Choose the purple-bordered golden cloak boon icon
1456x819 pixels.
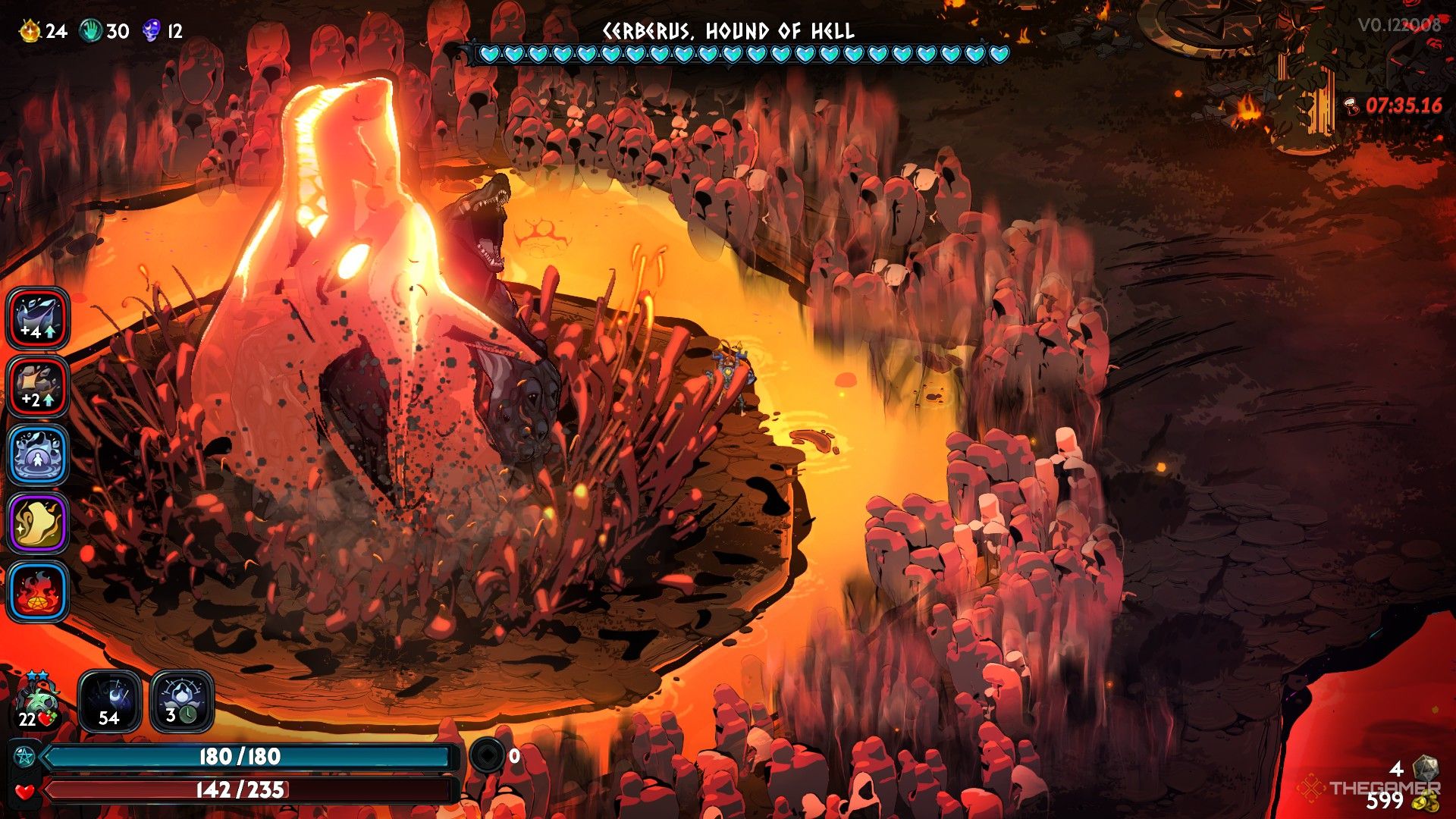pos(38,523)
